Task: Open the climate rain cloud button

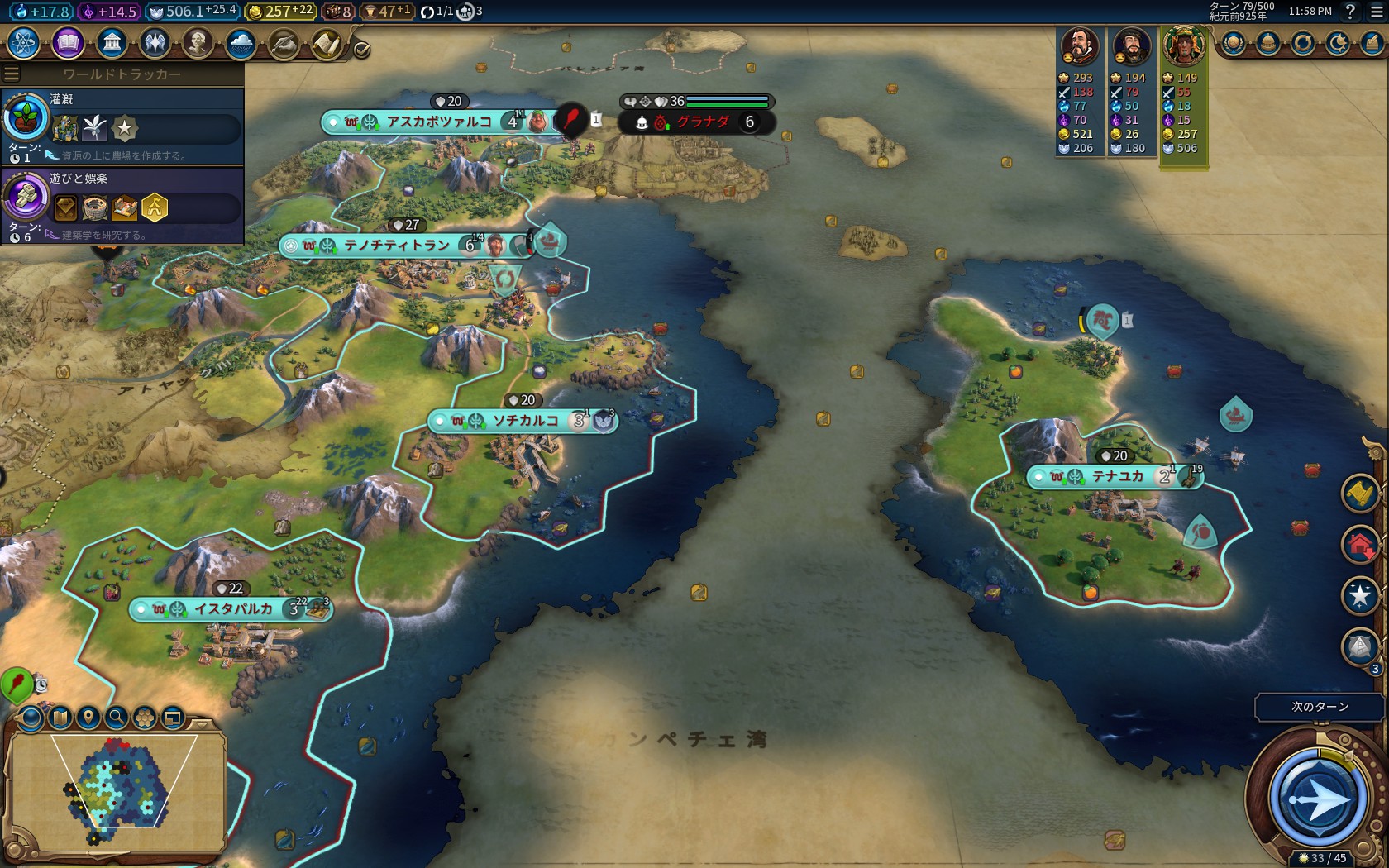Action: pos(241,42)
